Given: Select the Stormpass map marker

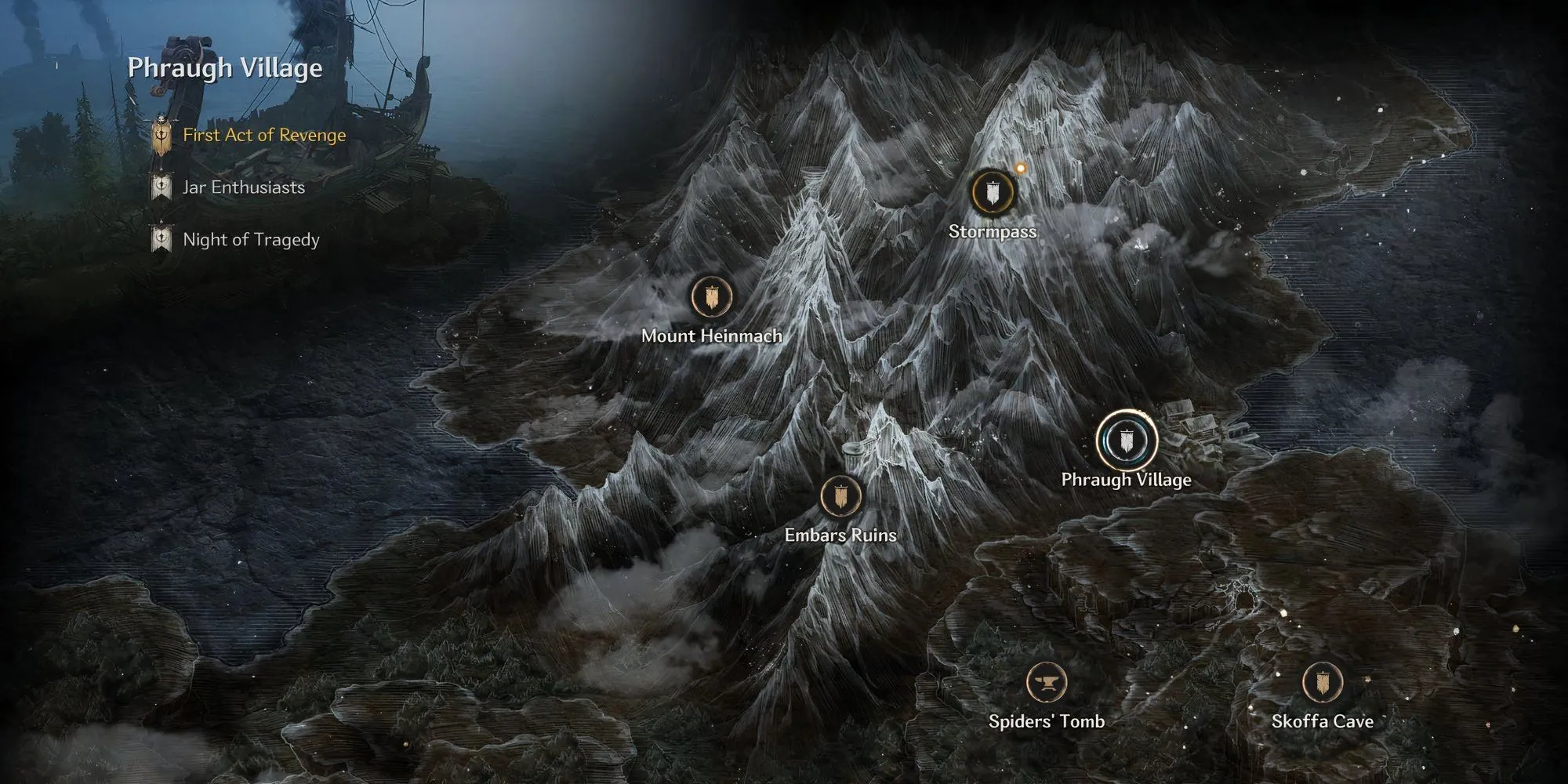Looking at the screenshot, I should (x=993, y=193).
